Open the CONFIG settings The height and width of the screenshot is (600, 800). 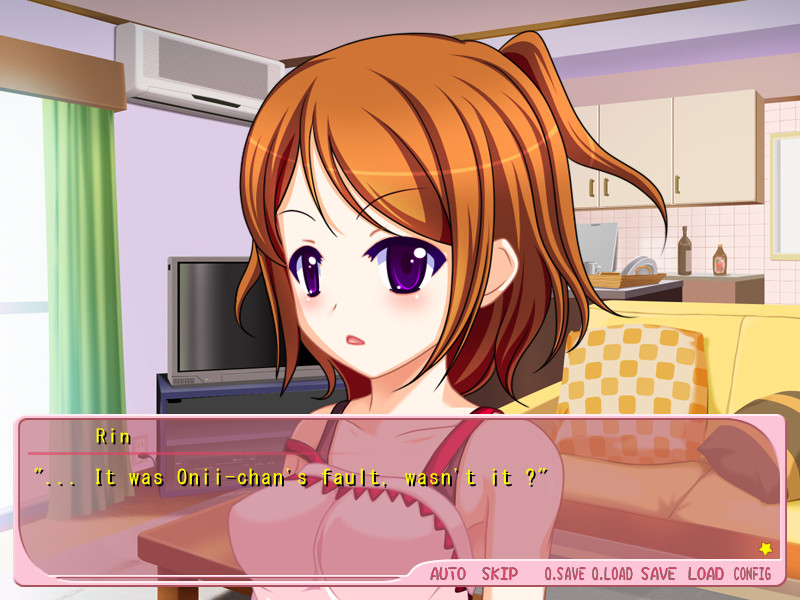pyautogui.click(x=752, y=574)
